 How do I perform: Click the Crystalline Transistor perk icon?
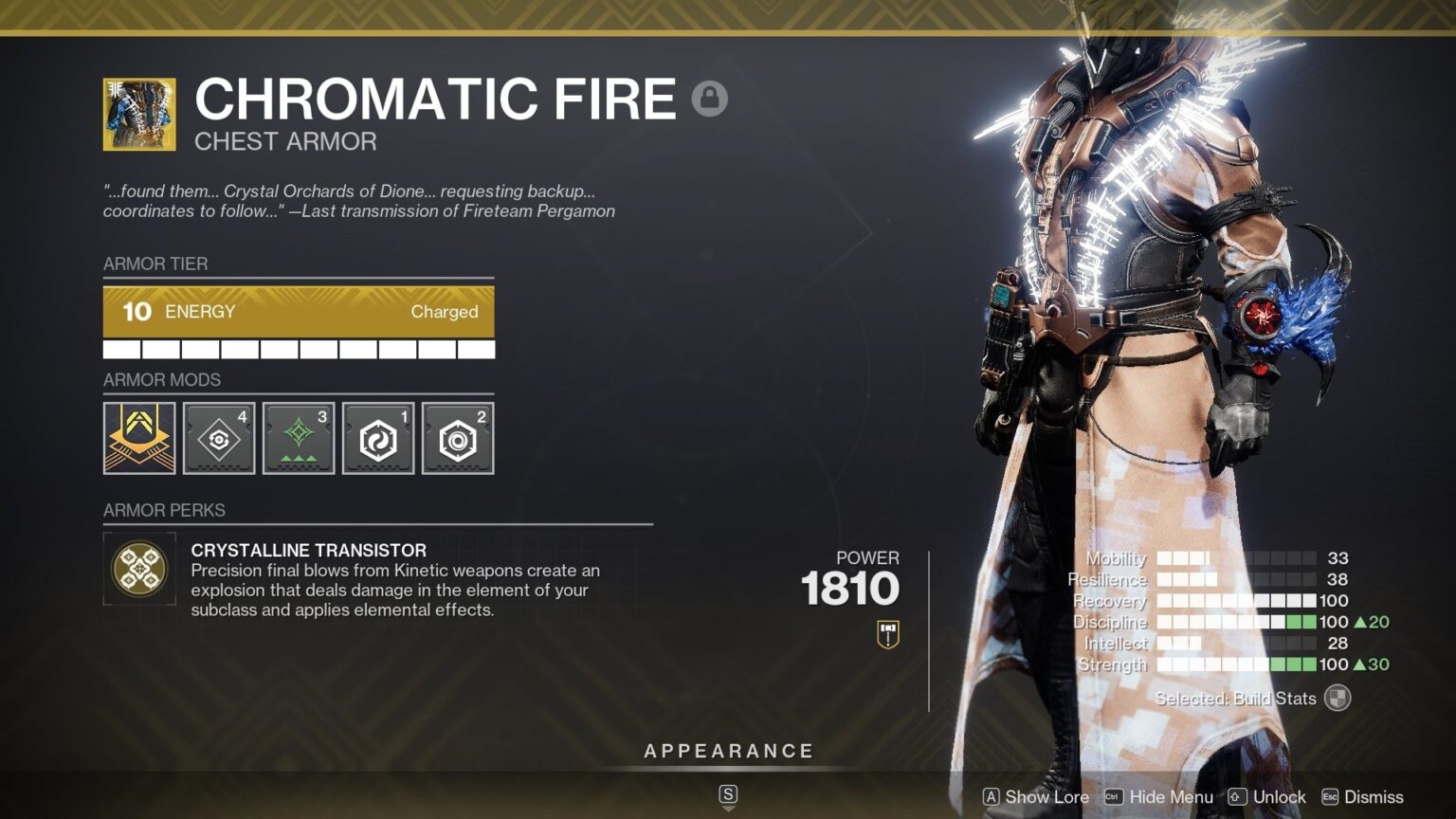pyautogui.click(x=139, y=568)
